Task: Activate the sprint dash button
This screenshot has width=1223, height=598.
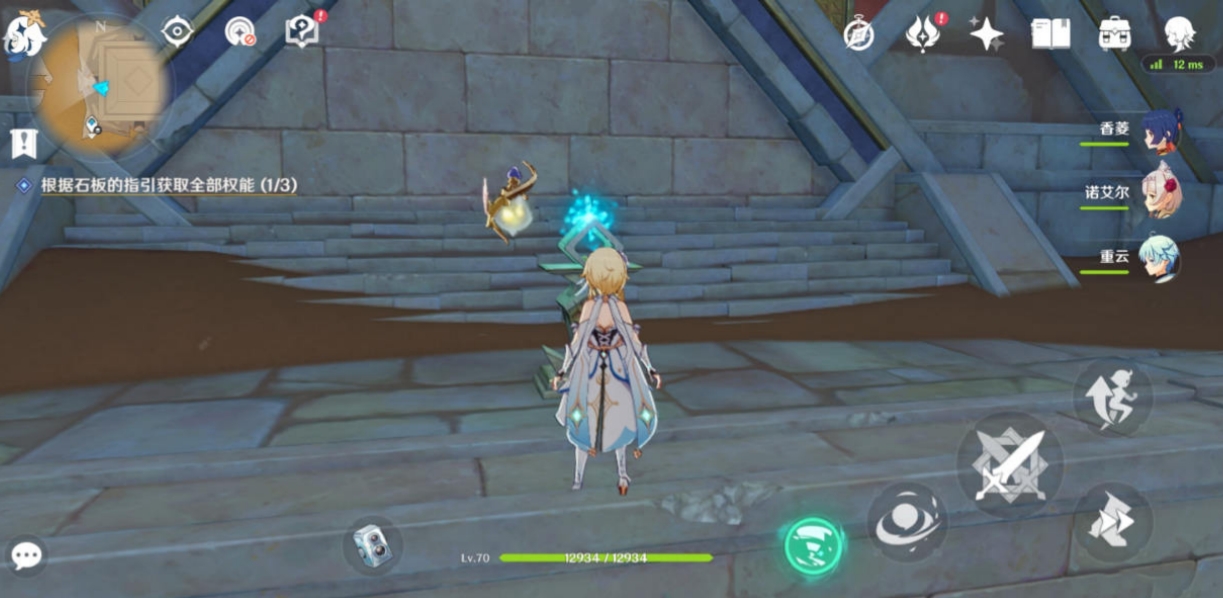Action: point(1112,521)
